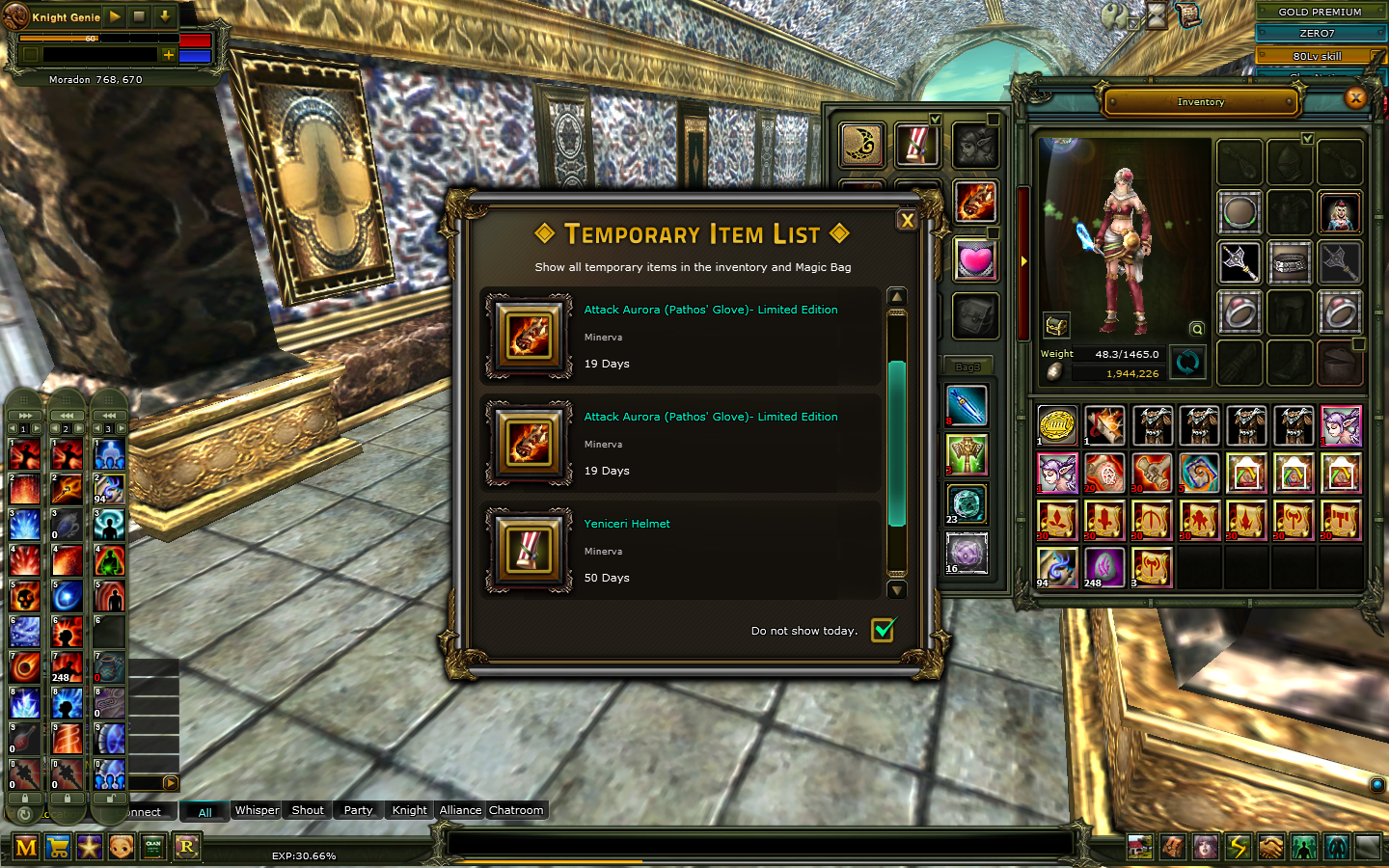Open the blue sword item in Bag3

tap(966, 406)
